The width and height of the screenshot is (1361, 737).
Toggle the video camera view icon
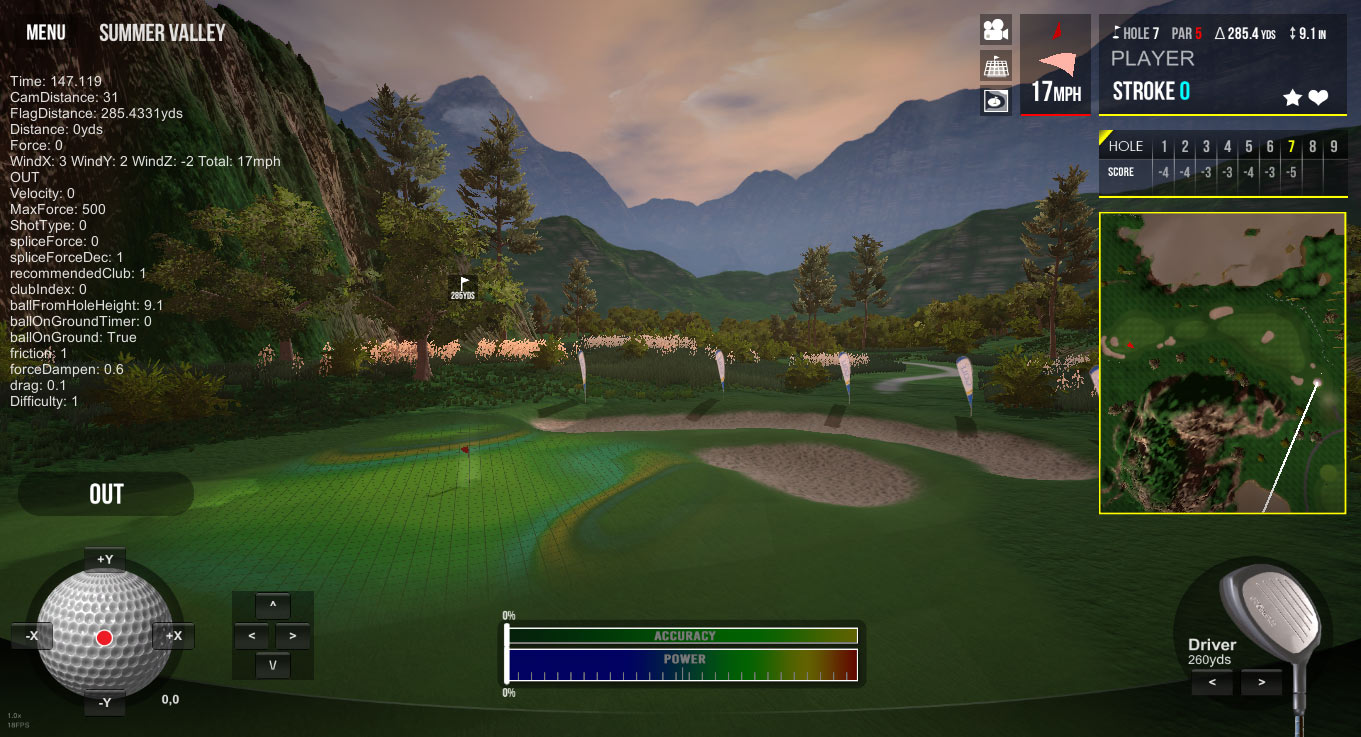995,30
